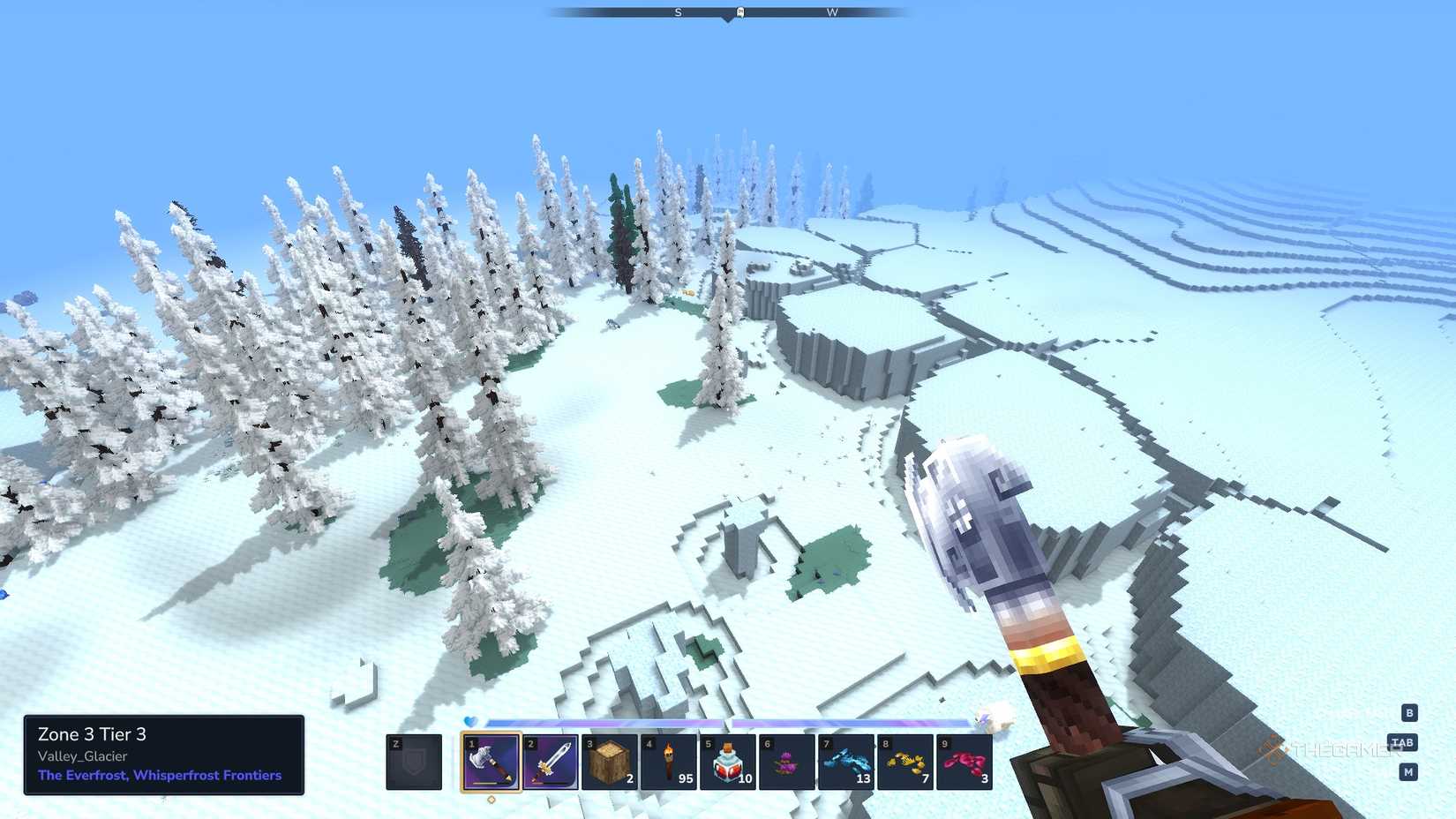This screenshot has height=819, width=1456.
Task: Select the yellow nuggets in hotbar slot 8
Action: (904, 763)
